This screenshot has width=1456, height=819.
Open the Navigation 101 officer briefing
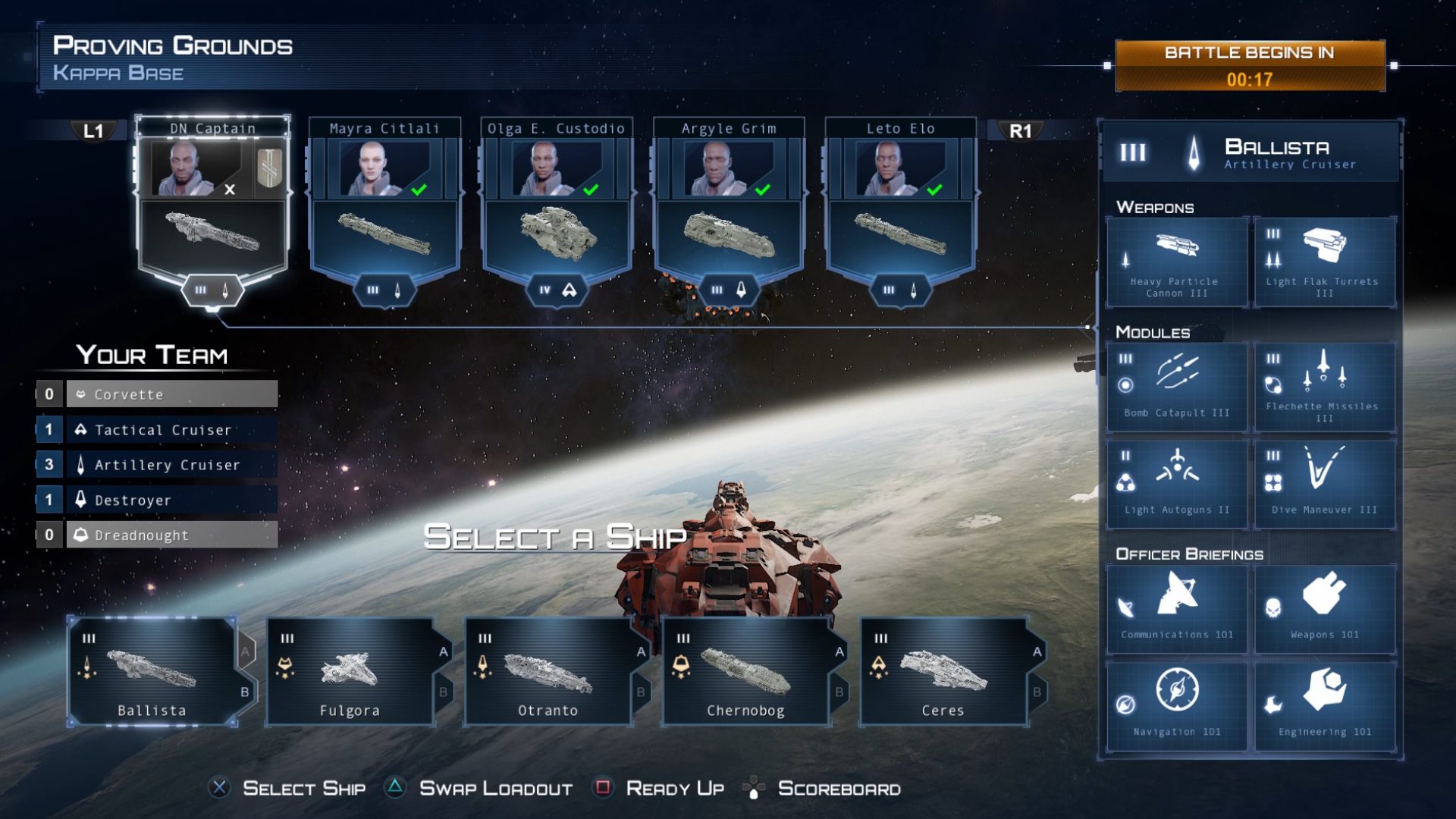point(1177,706)
